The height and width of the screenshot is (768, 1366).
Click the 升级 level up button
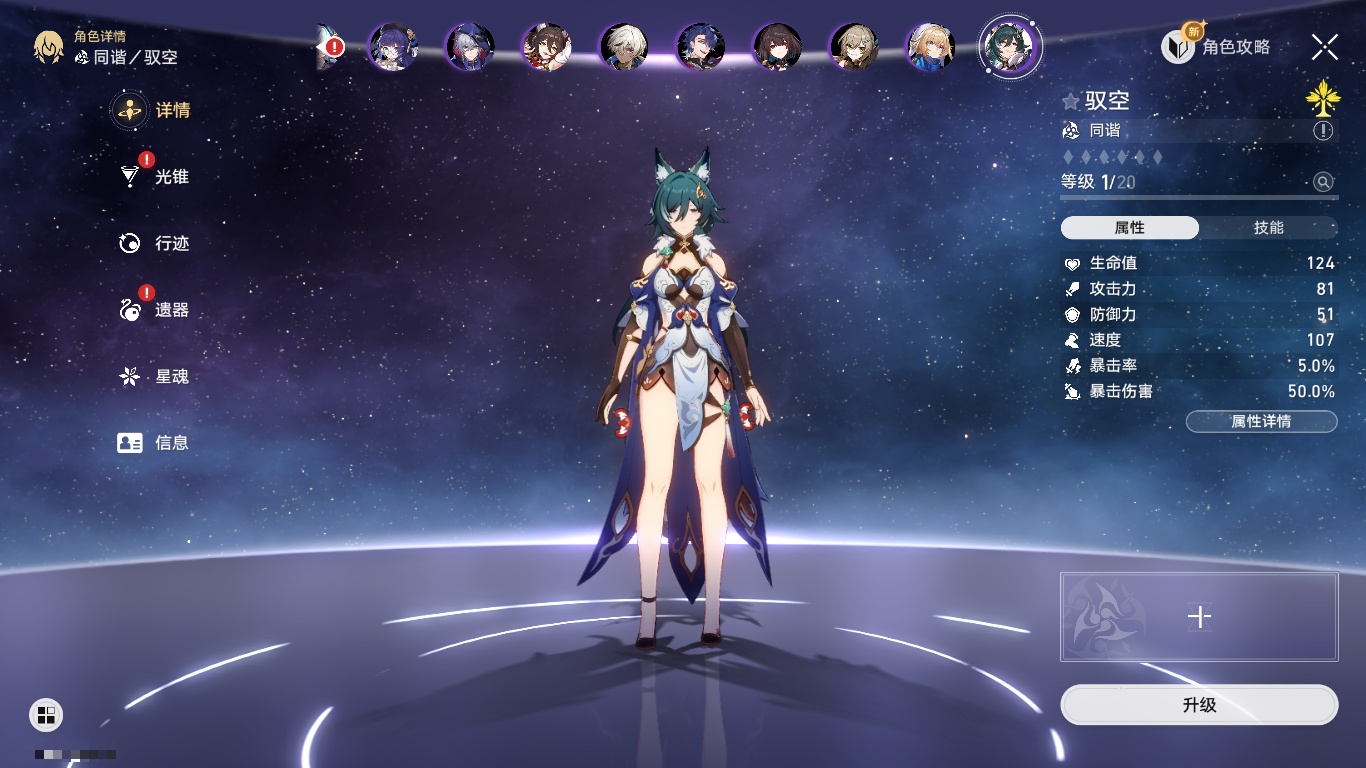click(1198, 705)
